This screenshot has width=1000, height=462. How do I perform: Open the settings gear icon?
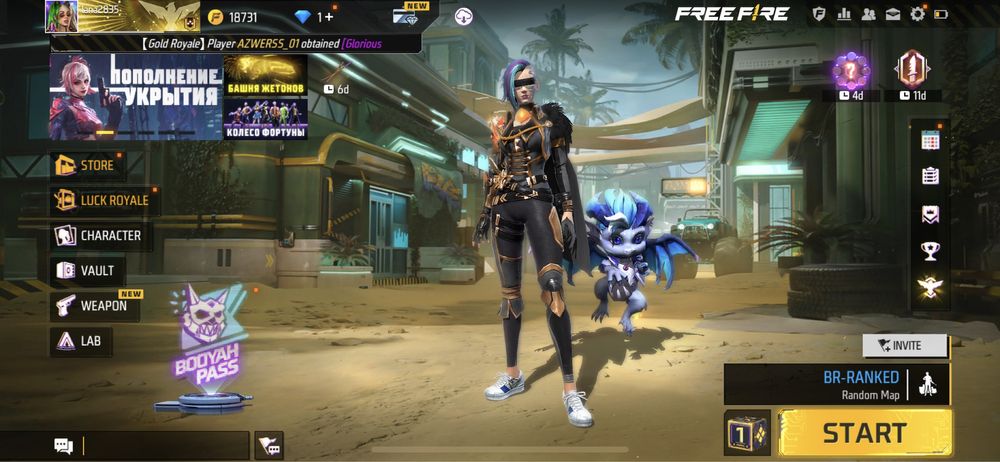pos(917,14)
